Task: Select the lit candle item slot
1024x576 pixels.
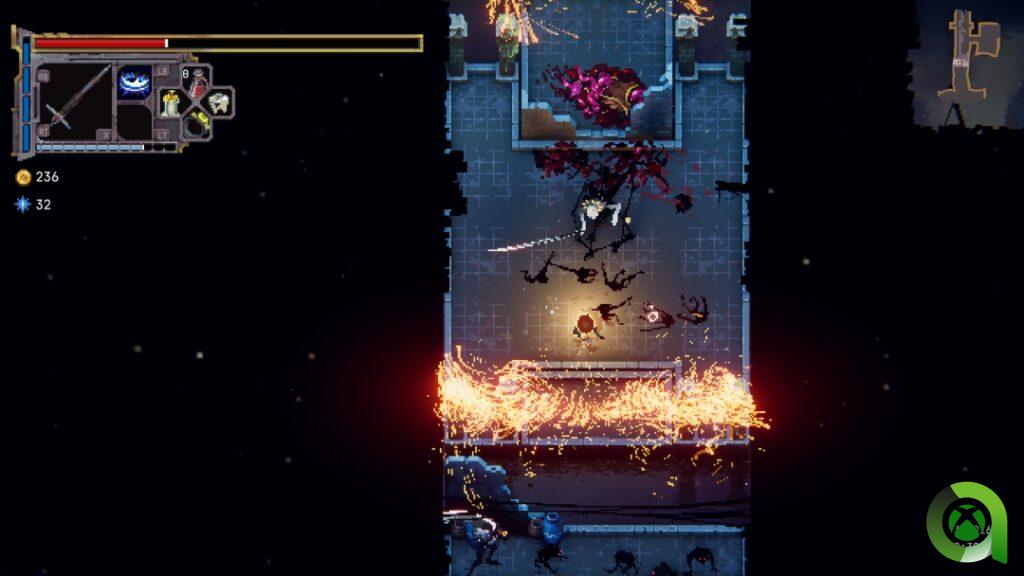Action: point(172,102)
